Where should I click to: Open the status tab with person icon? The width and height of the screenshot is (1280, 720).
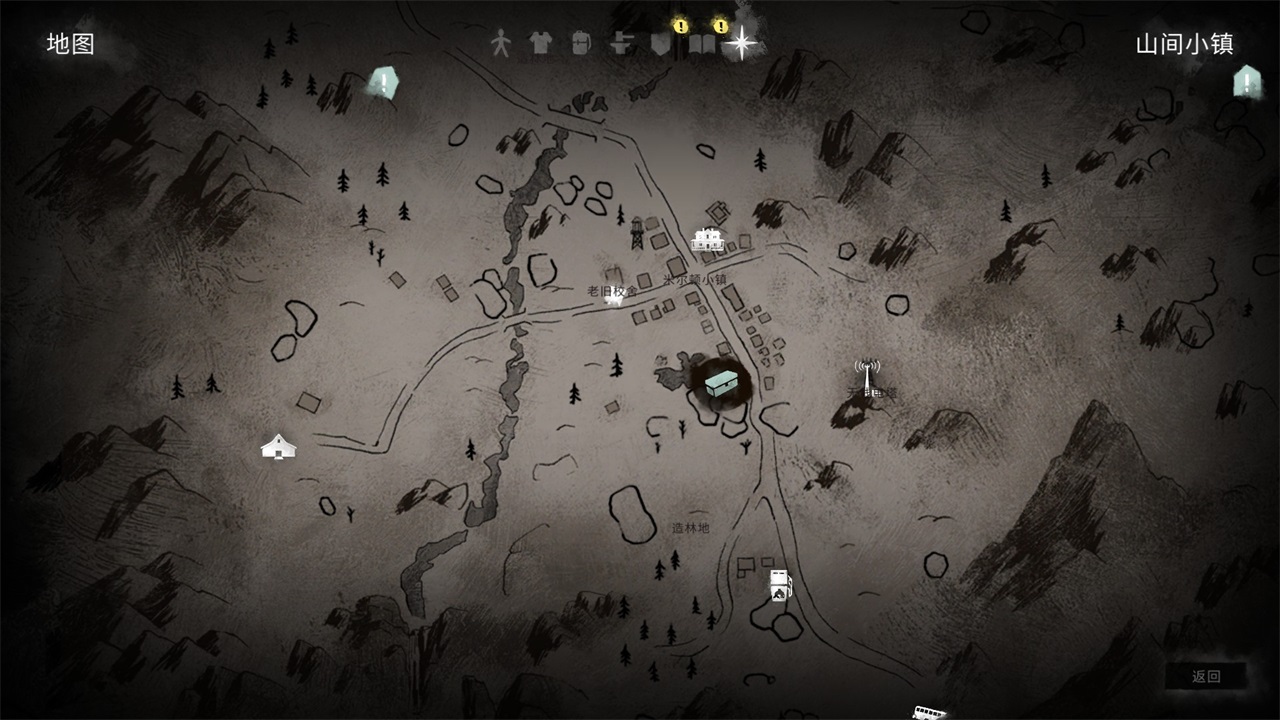point(500,43)
